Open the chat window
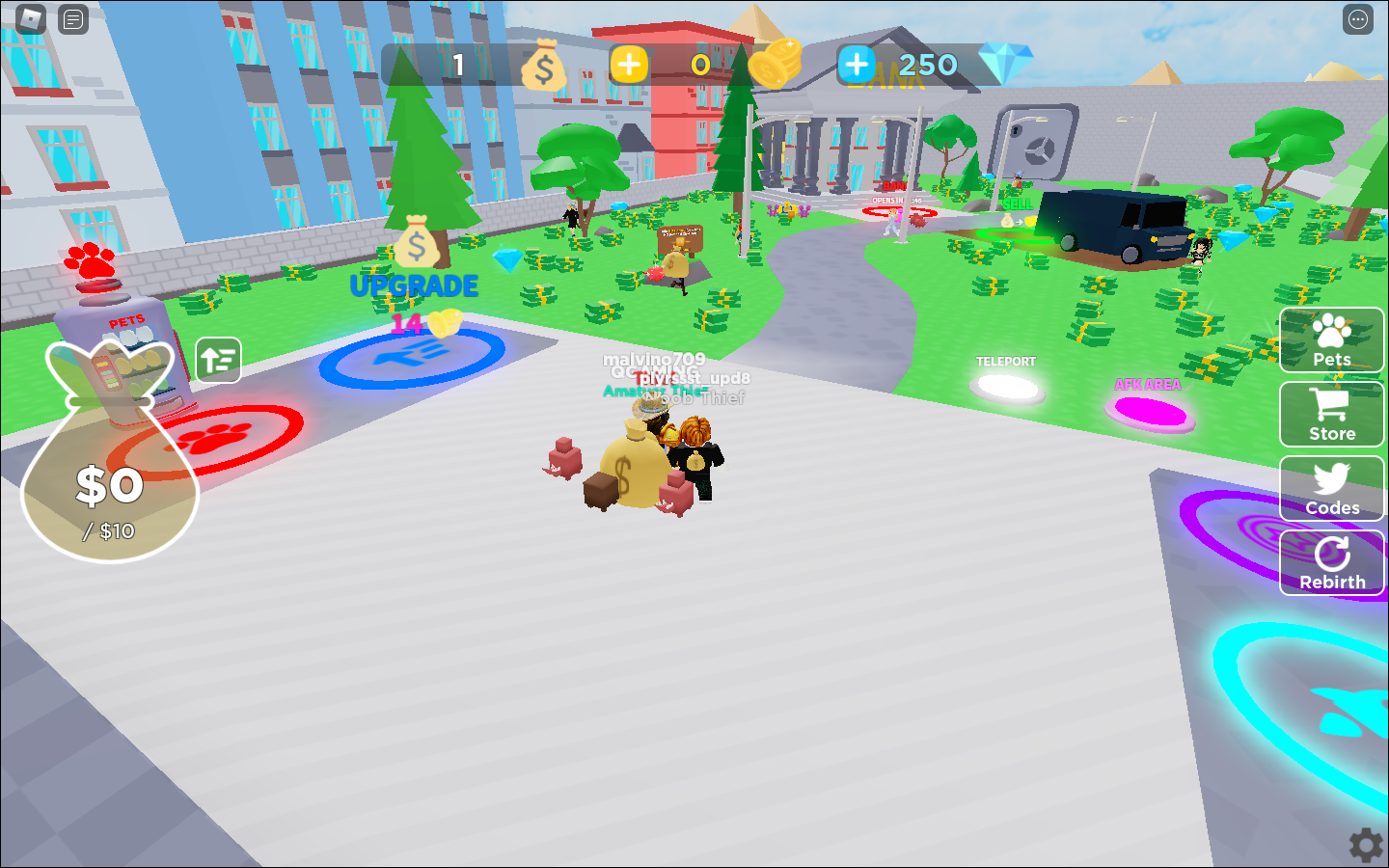The width and height of the screenshot is (1389, 868). 73,18
